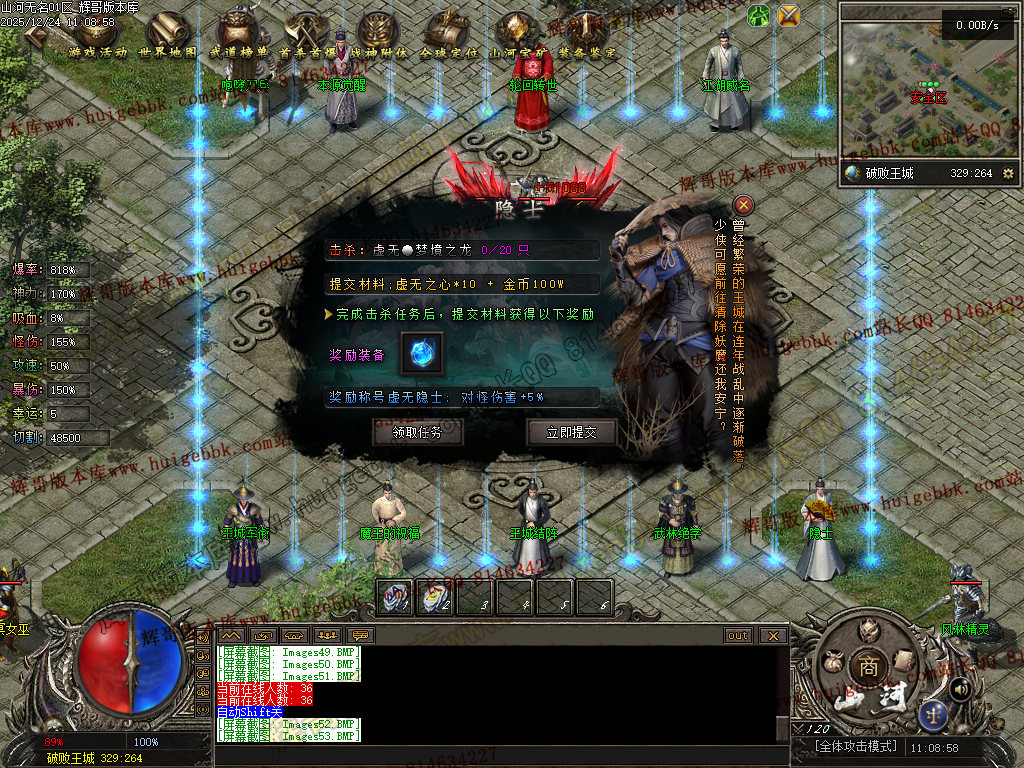Viewport: 1024px width, 768px height.
Task: Accept the quest with 领取任务 button
Action: tap(419, 433)
